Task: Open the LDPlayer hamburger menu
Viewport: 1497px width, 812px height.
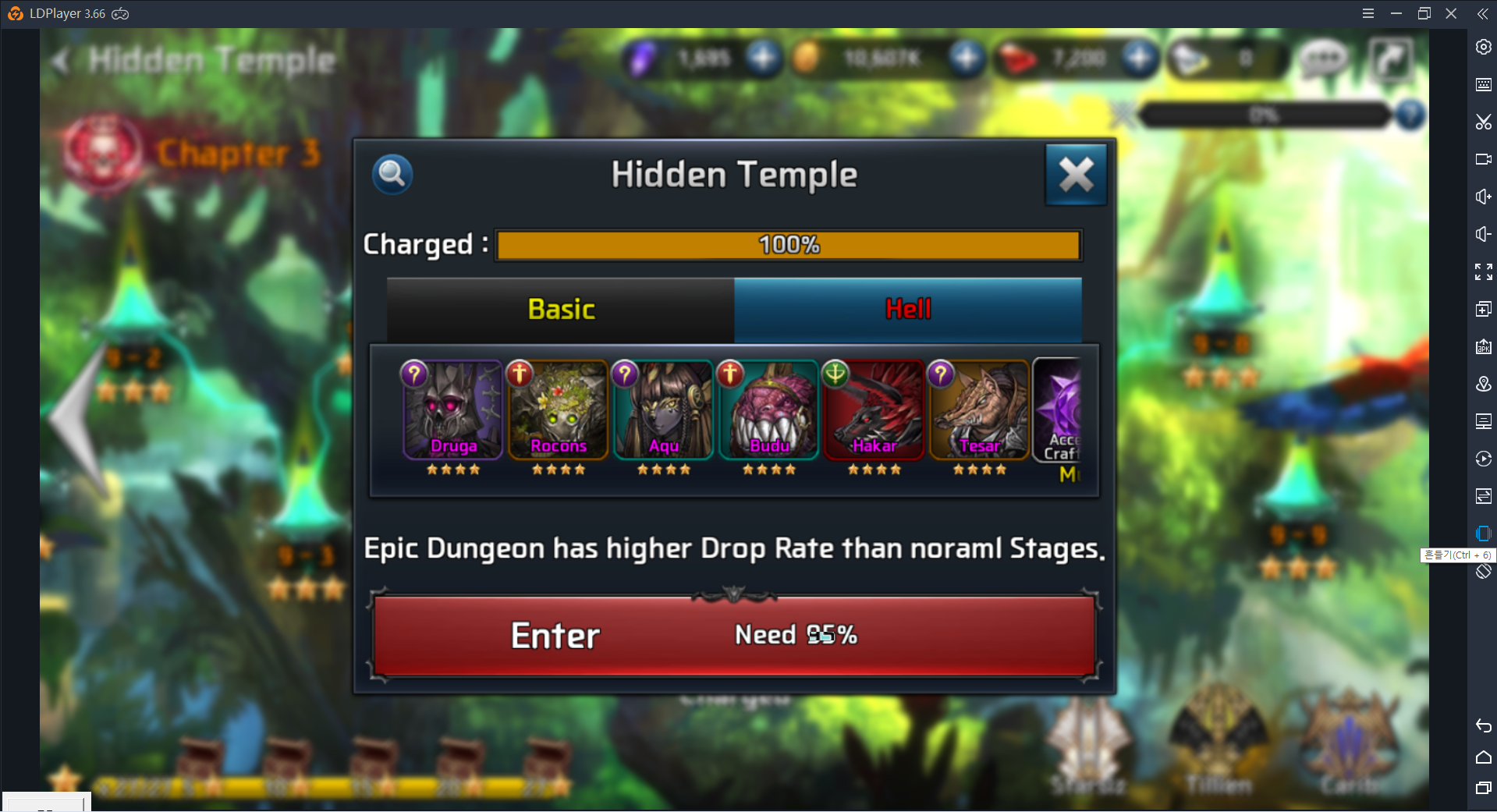Action: click(x=1368, y=12)
